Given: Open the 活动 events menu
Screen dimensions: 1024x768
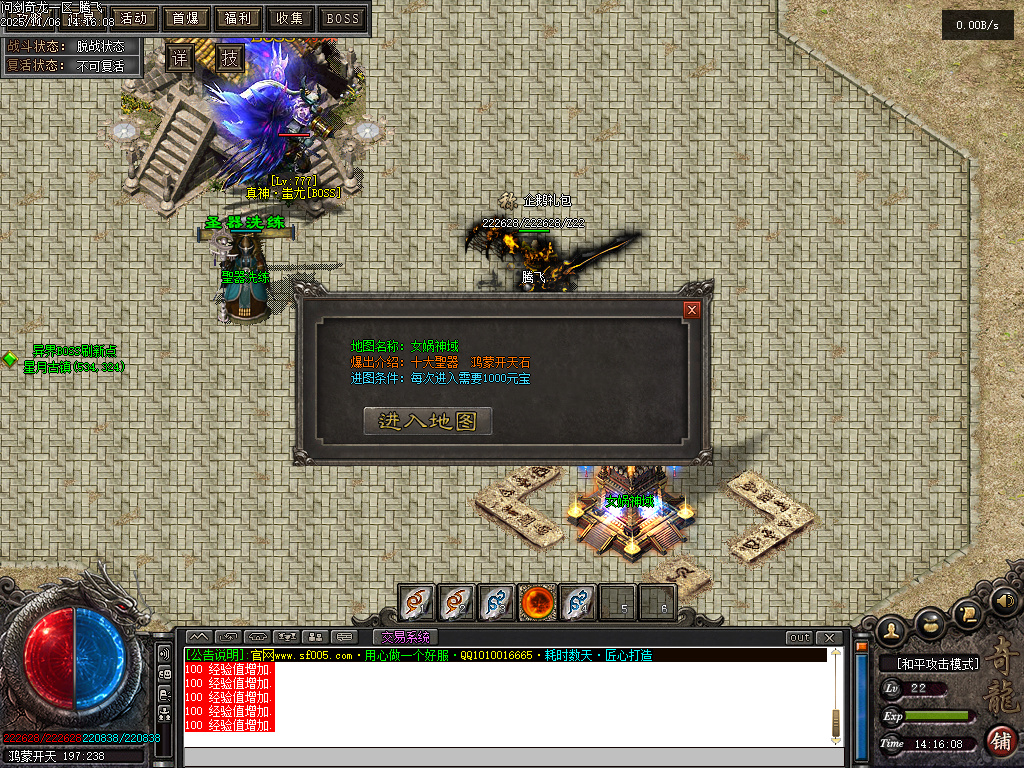Looking at the screenshot, I should [x=133, y=18].
